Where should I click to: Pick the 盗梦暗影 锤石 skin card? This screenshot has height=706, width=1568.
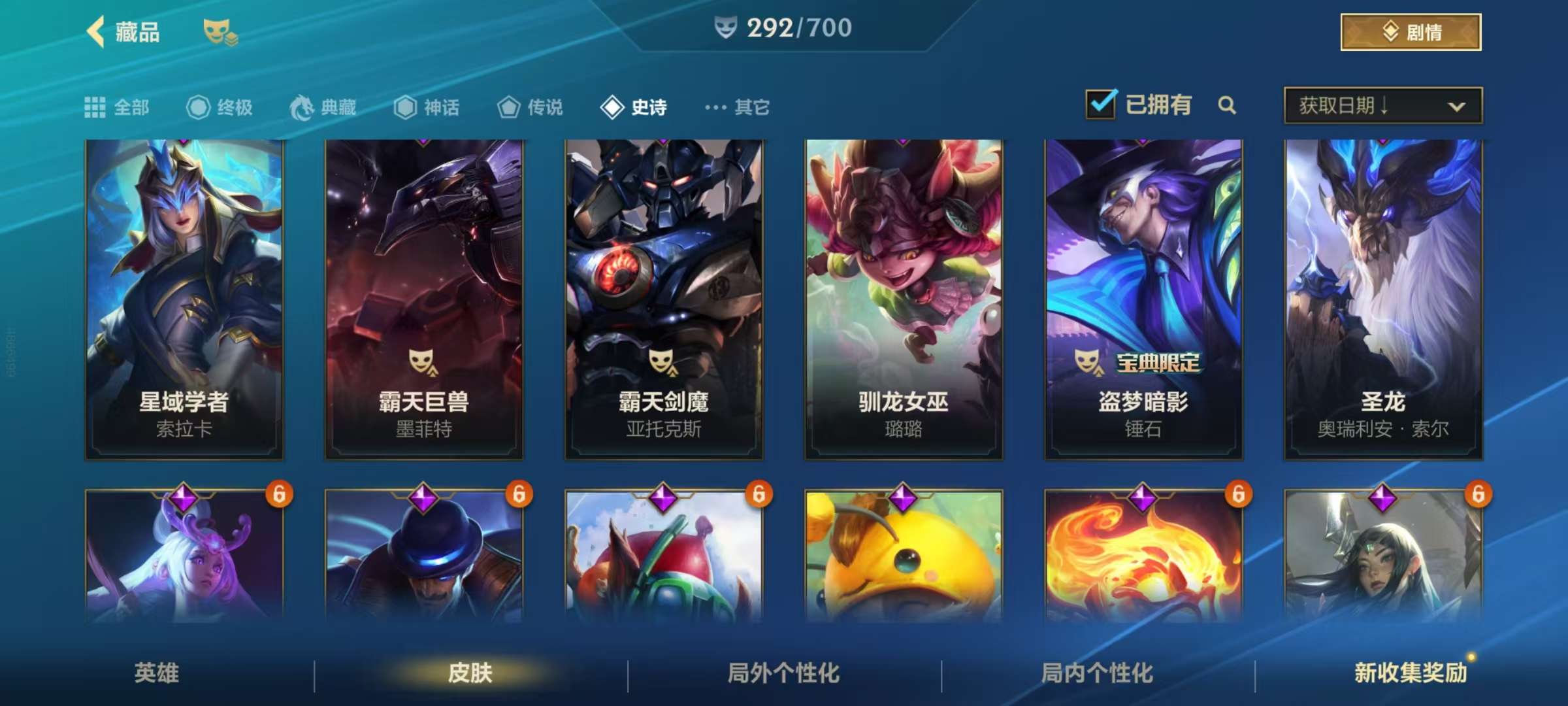pyautogui.click(x=1143, y=298)
